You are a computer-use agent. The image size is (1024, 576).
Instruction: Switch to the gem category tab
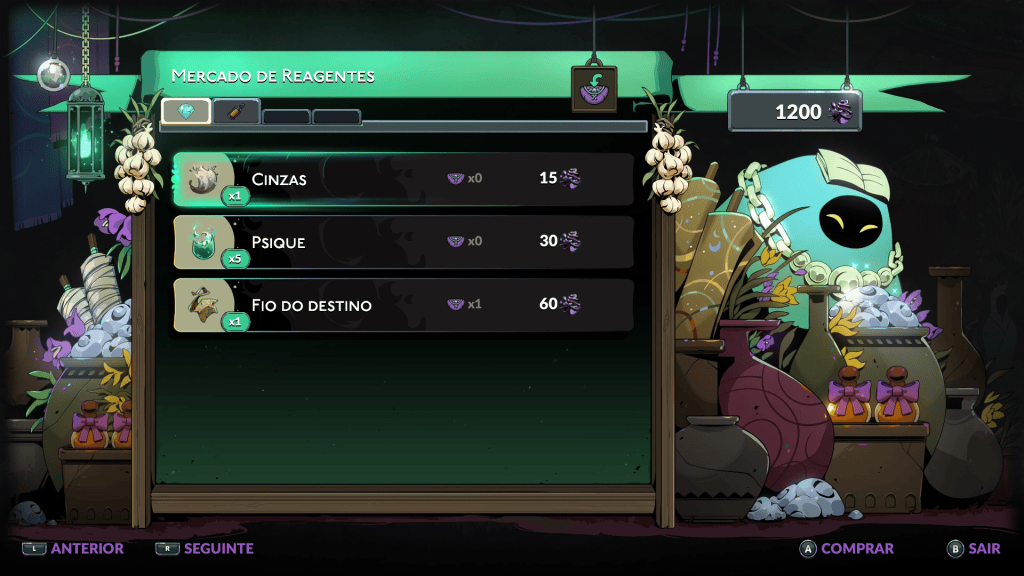(x=186, y=111)
